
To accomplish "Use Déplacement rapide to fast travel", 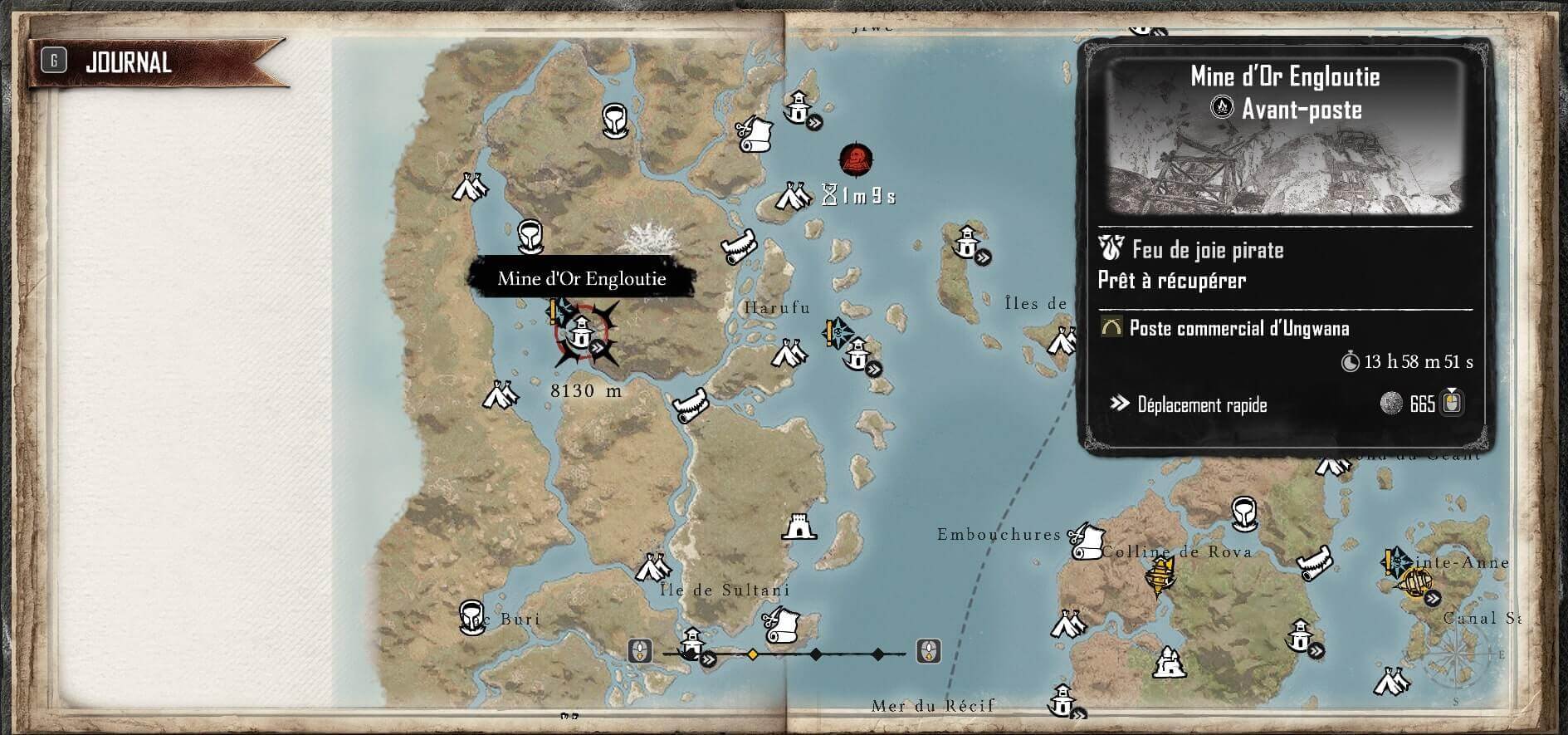I will (1202, 405).
